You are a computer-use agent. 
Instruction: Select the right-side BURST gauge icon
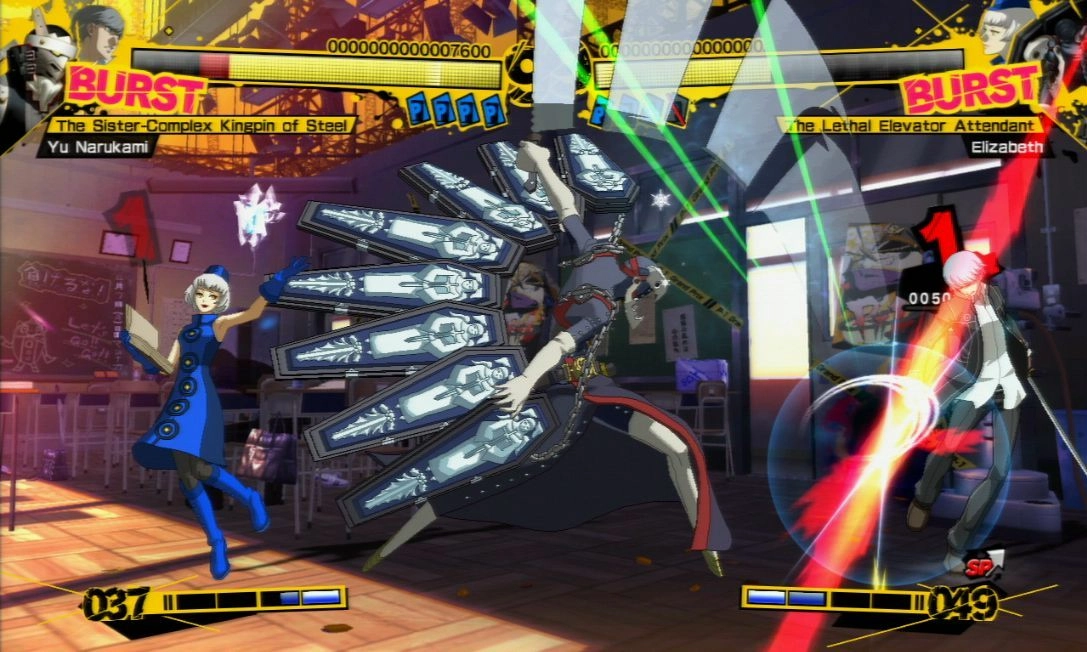[x=970, y=91]
